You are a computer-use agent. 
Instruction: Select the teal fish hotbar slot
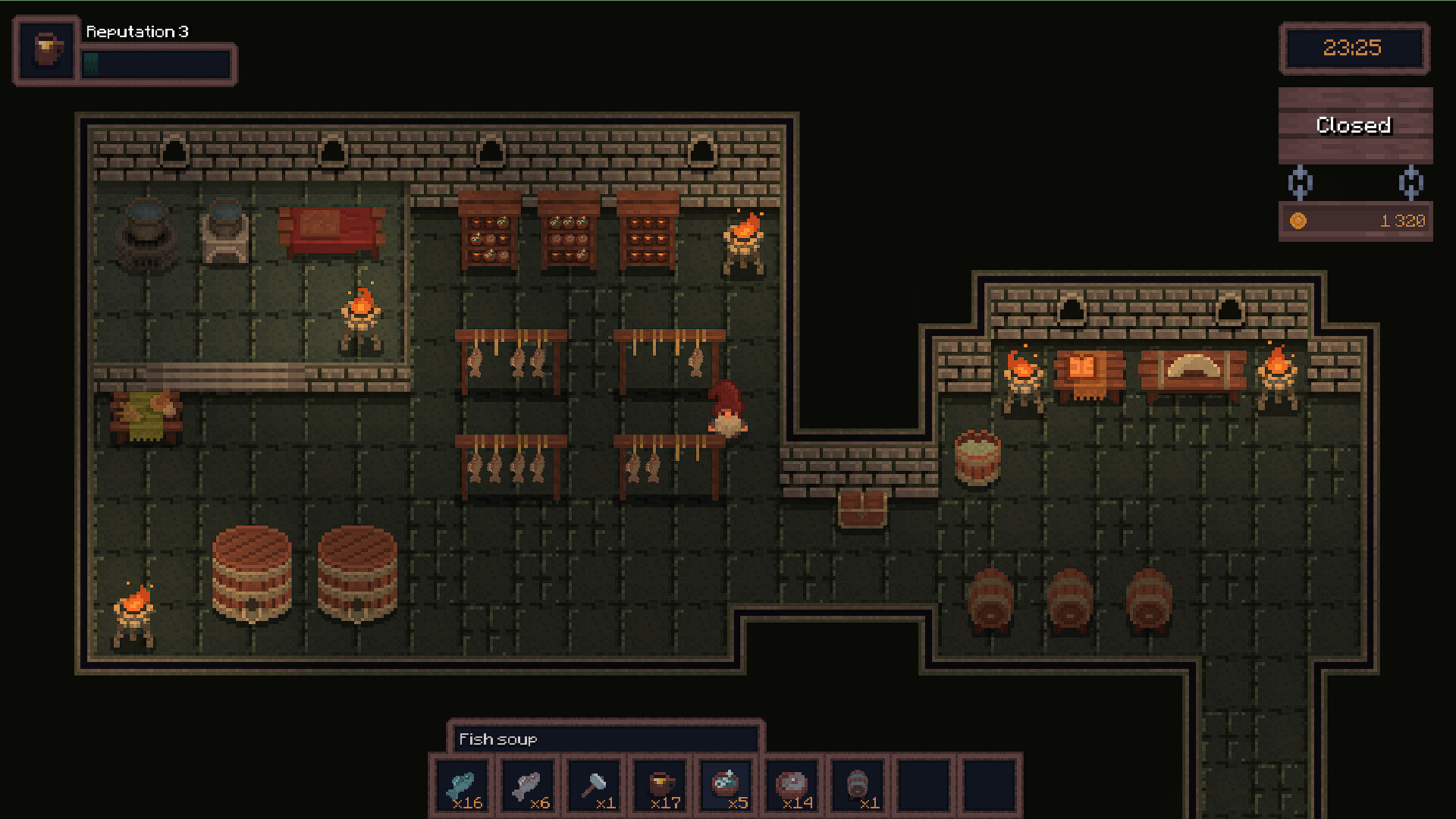pos(463,787)
